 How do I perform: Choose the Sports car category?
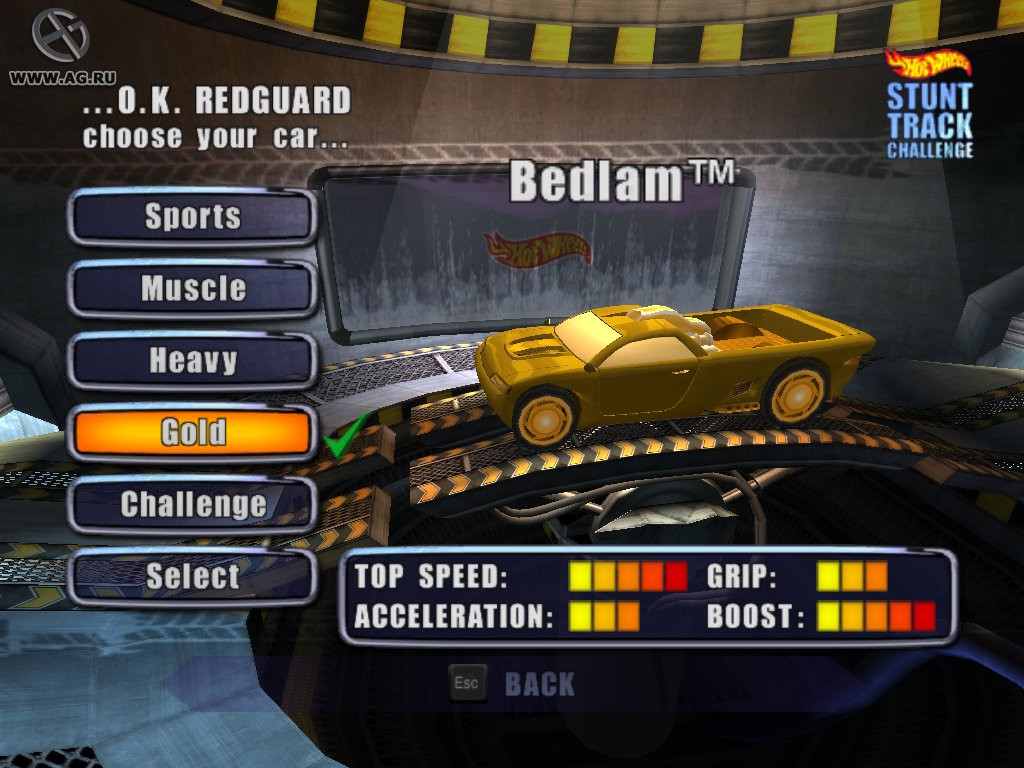tap(192, 217)
